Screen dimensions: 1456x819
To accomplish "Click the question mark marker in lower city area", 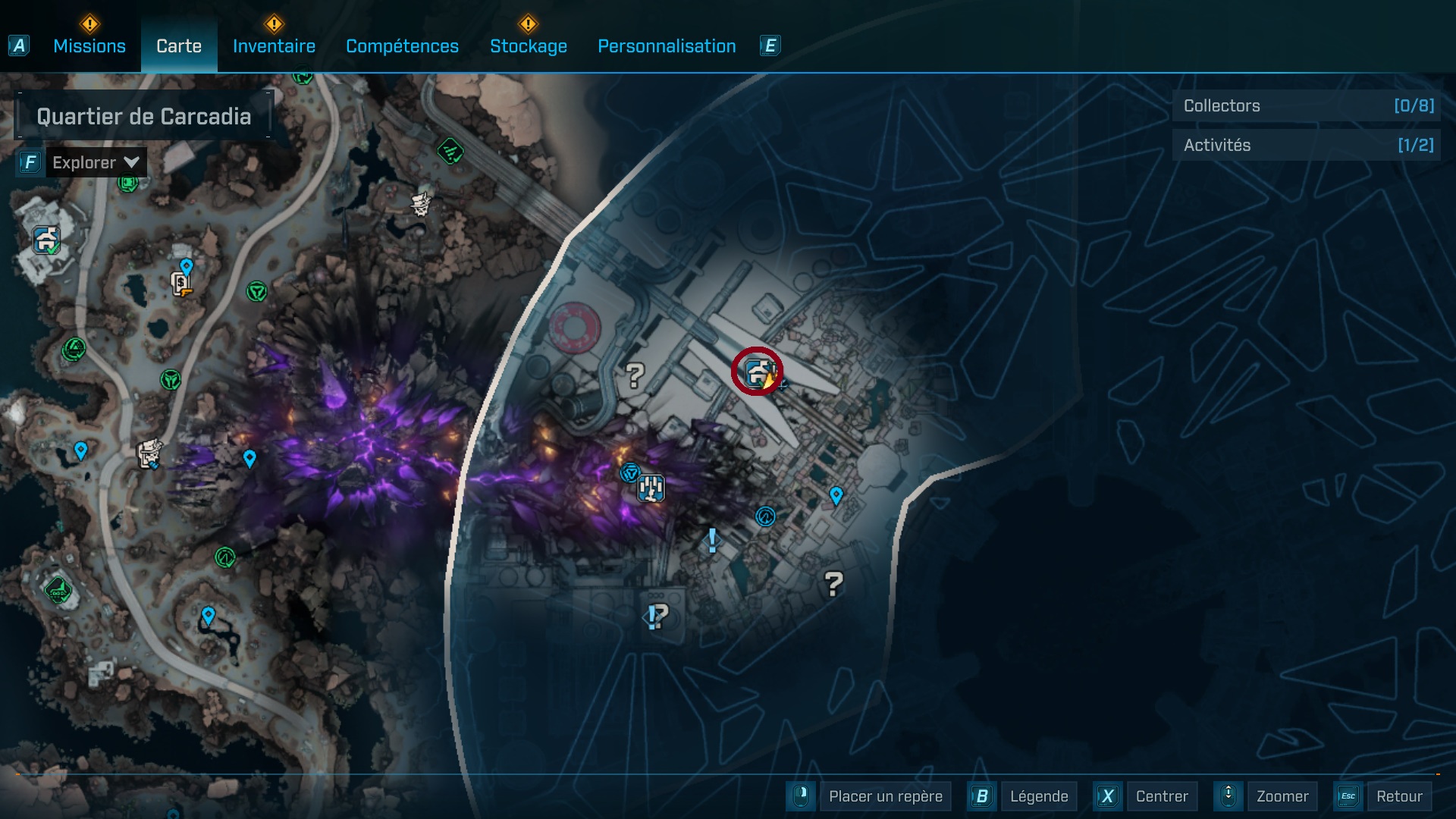I will [x=834, y=585].
